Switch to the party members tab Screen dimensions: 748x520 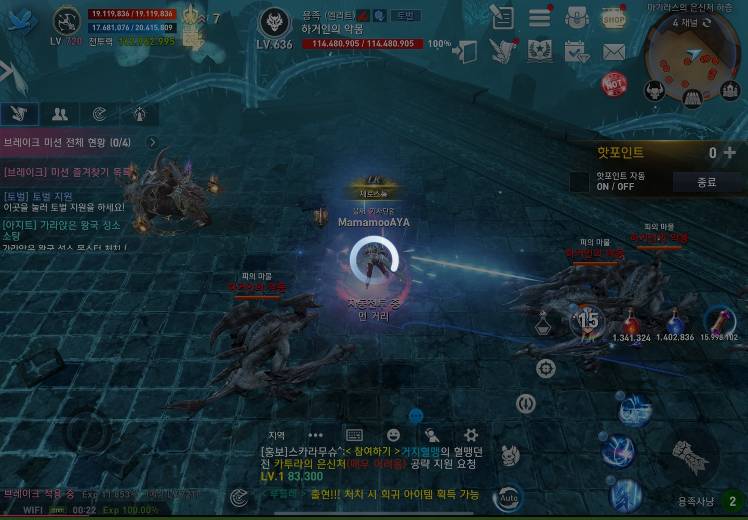click(x=60, y=114)
